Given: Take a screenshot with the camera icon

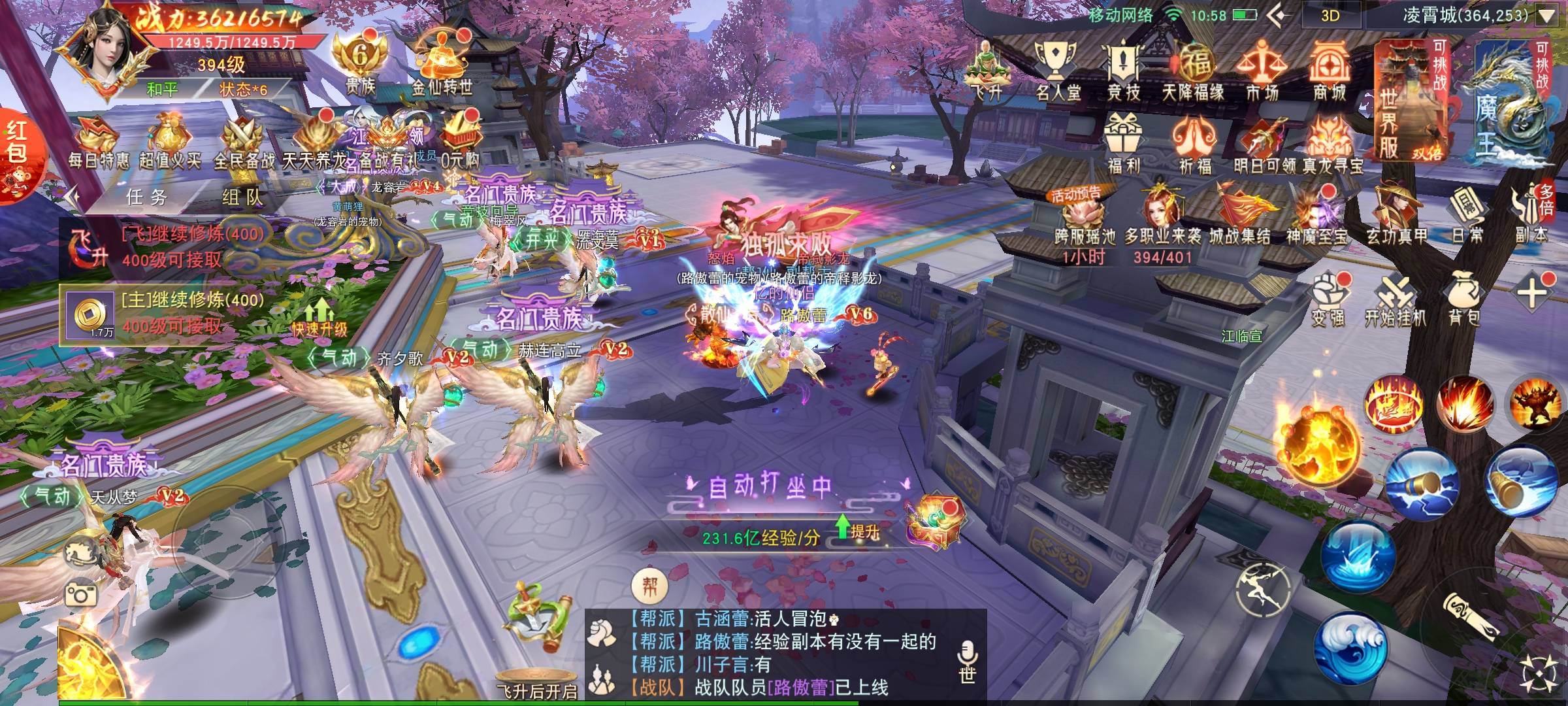Looking at the screenshot, I should pos(81,594).
